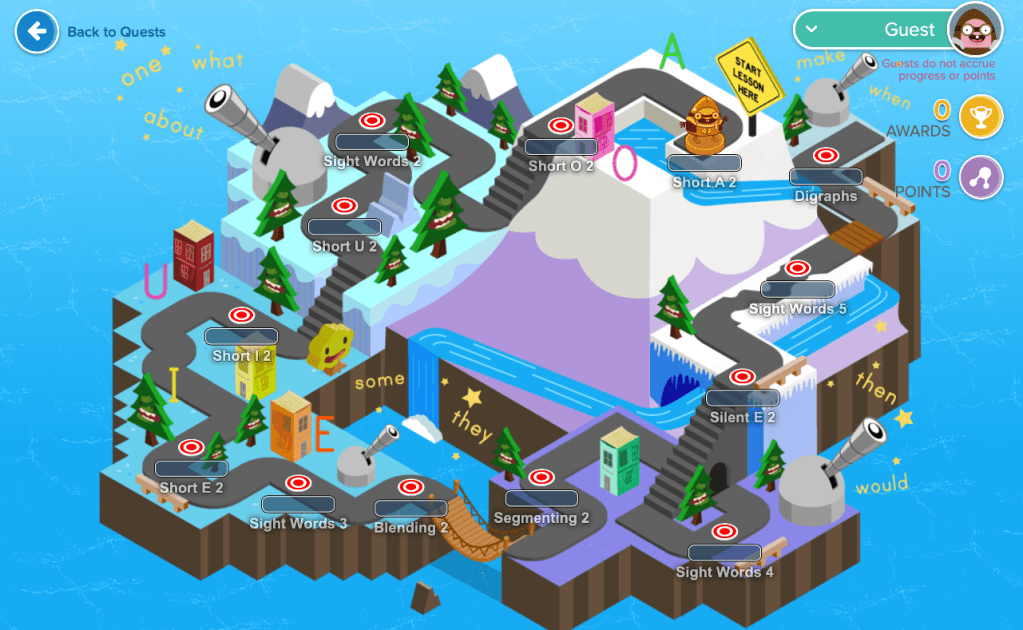This screenshot has height=630, width=1023.
Task: Select the Sight Words 4 lesson
Action: point(723,531)
